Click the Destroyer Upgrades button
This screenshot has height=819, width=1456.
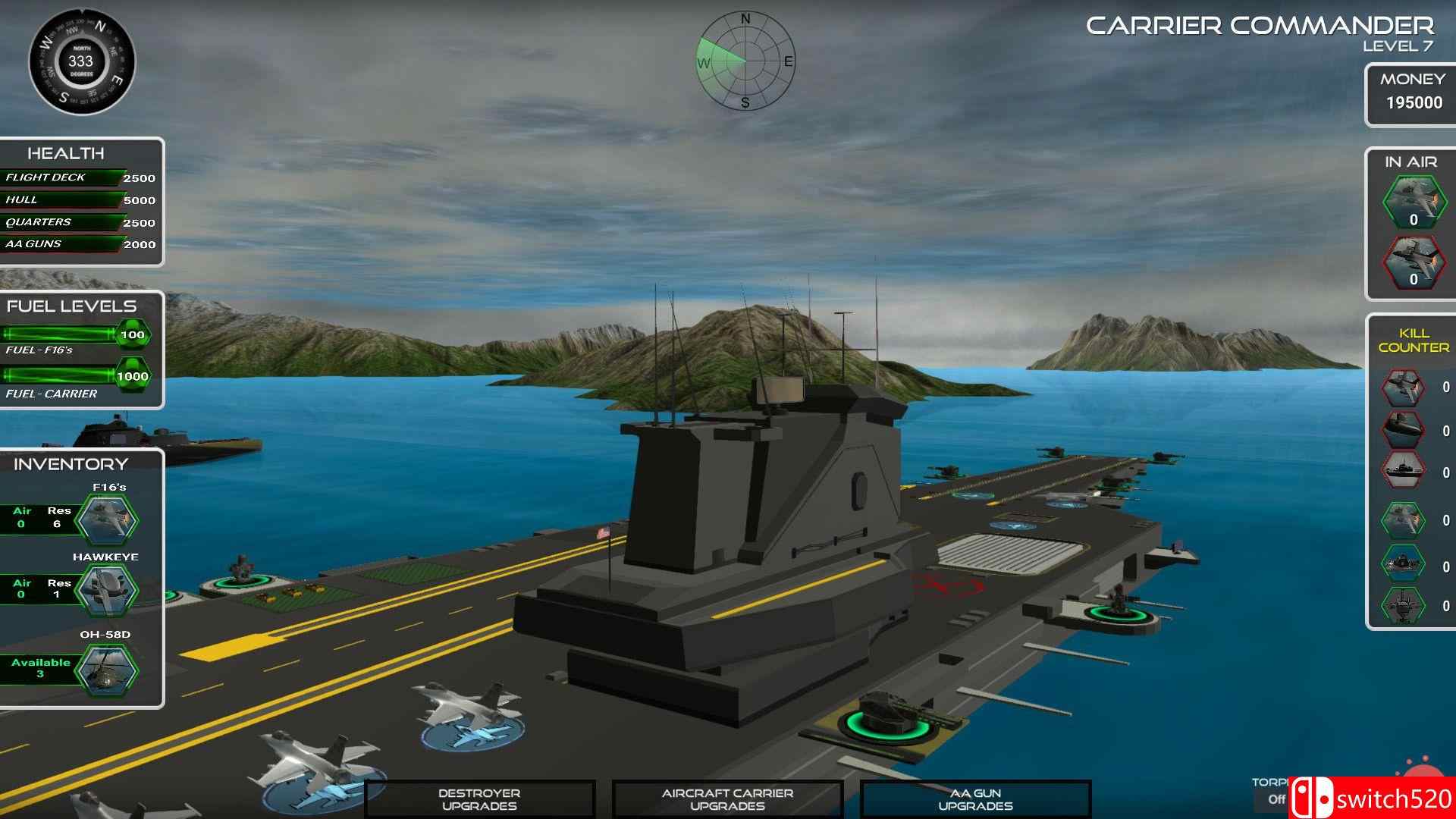(481, 799)
